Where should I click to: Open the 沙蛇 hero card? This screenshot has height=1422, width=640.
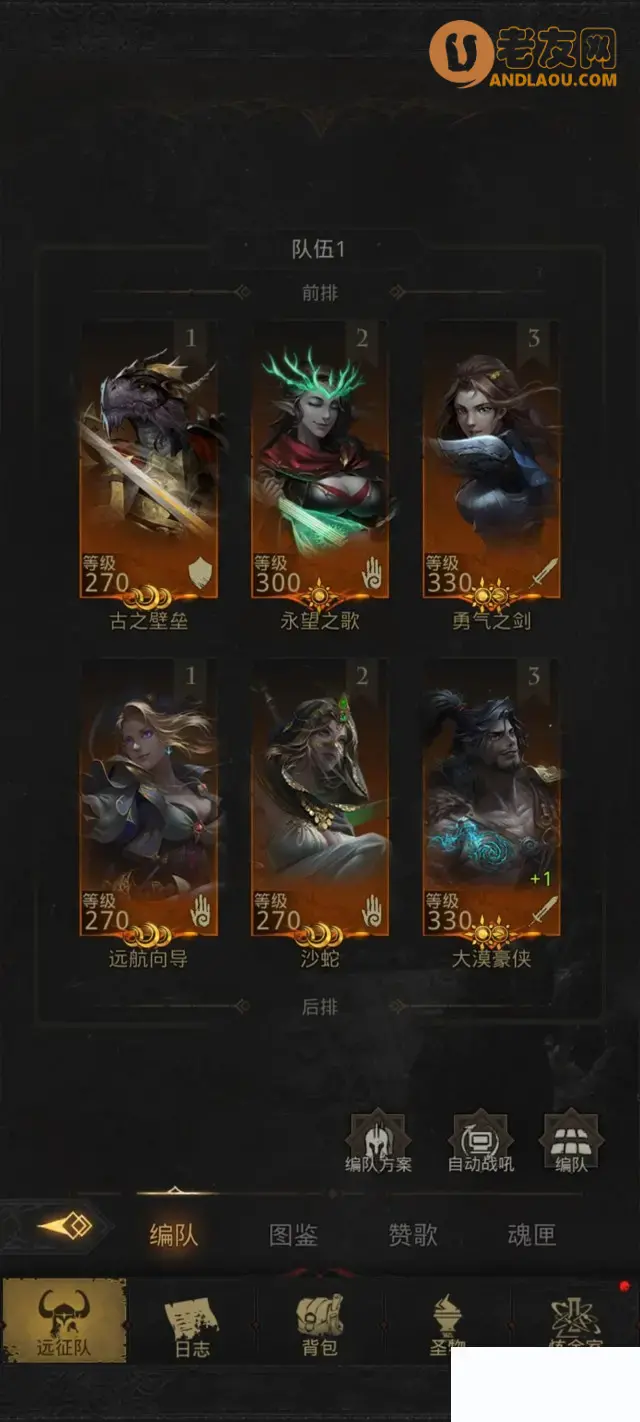point(320,798)
